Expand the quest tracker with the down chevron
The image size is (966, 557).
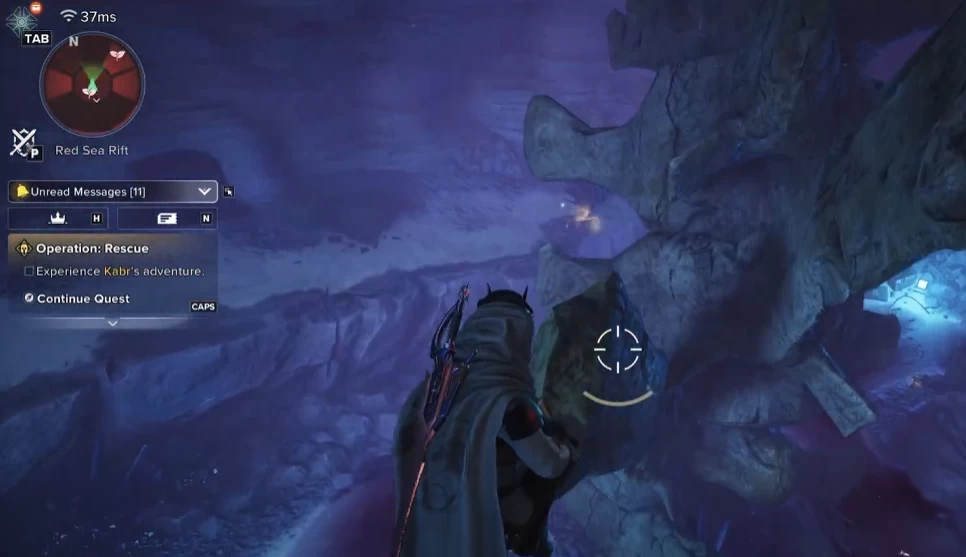coord(112,322)
